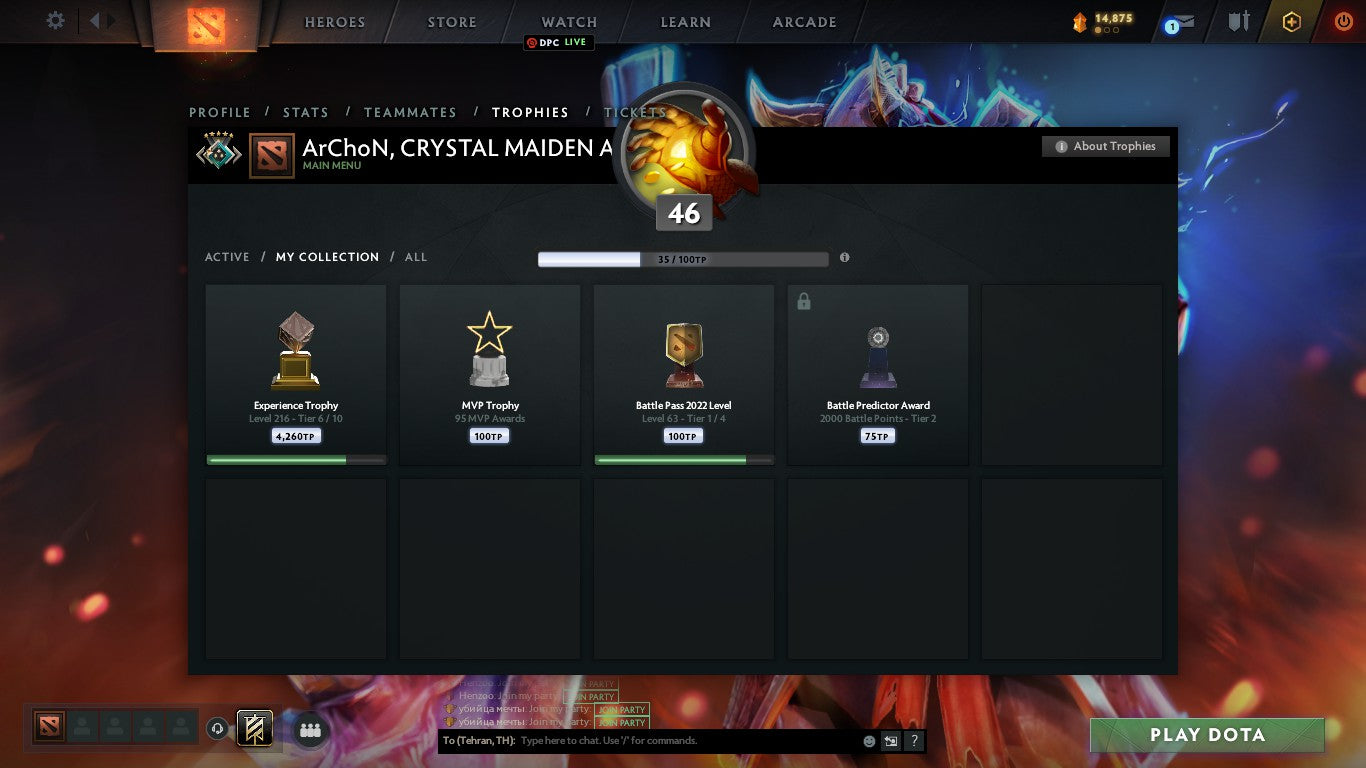Viewport: 1366px width, 768px height.
Task: Open the settings gear icon
Action: [55, 20]
